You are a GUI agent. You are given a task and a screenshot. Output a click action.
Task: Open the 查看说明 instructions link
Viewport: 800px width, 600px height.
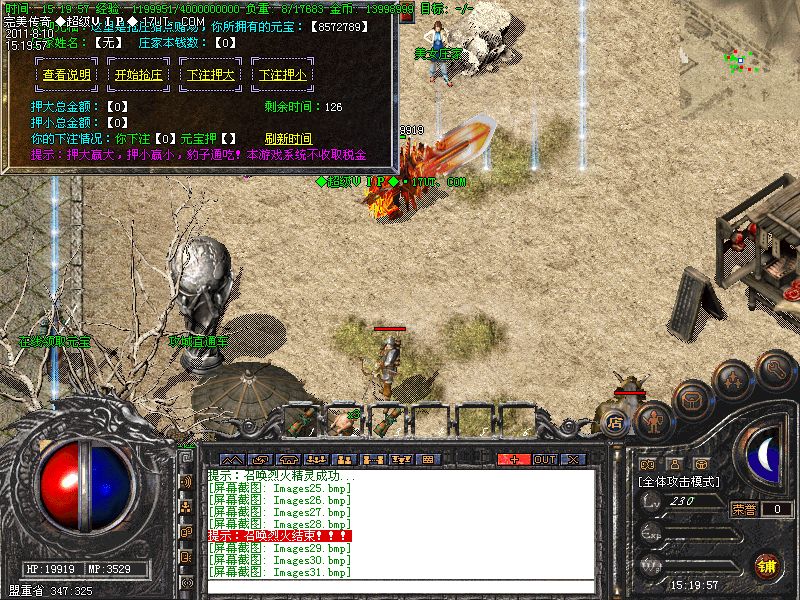[x=68, y=75]
